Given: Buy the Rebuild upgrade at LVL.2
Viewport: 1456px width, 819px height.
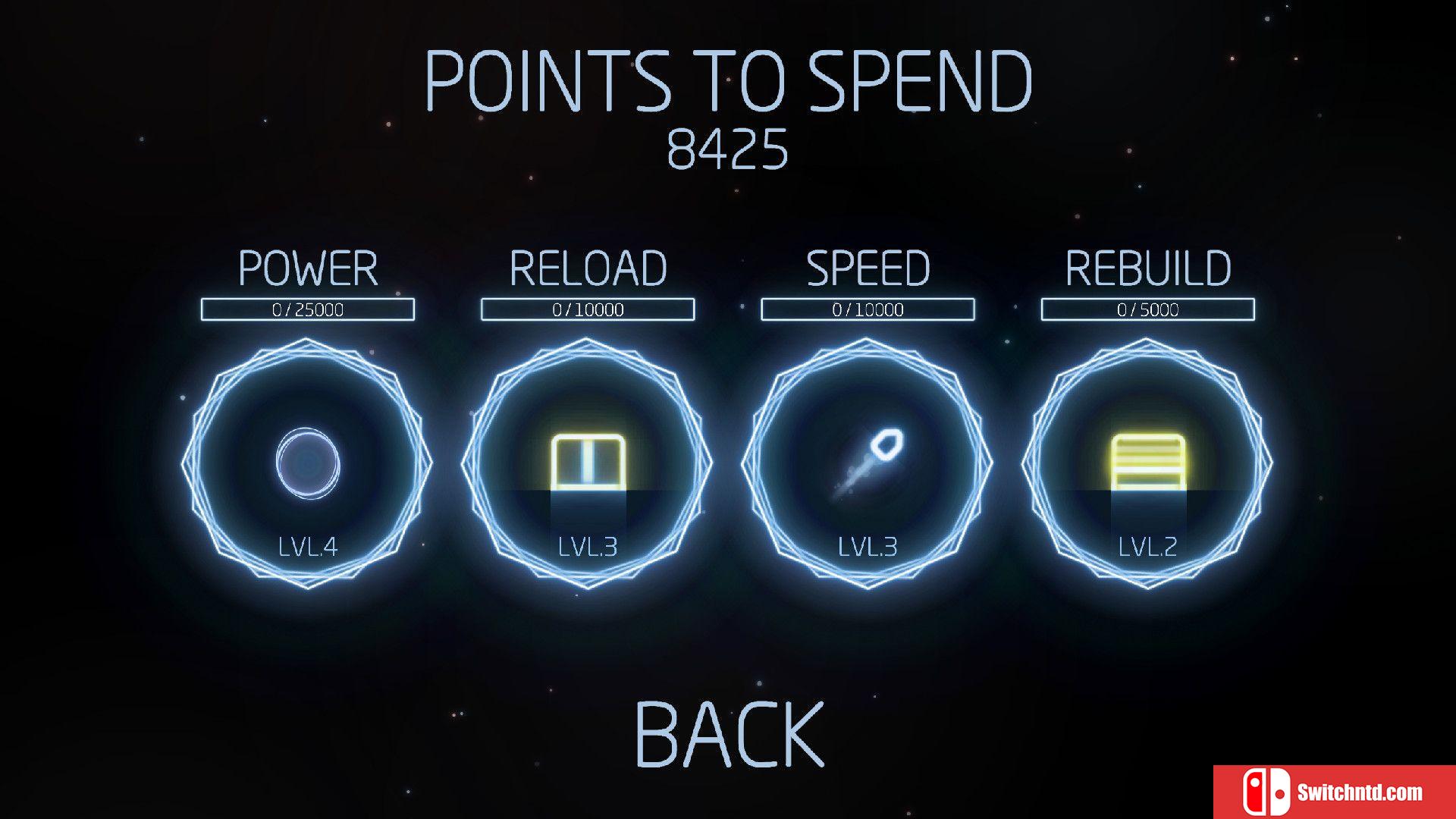Looking at the screenshot, I should [x=1147, y=463].
